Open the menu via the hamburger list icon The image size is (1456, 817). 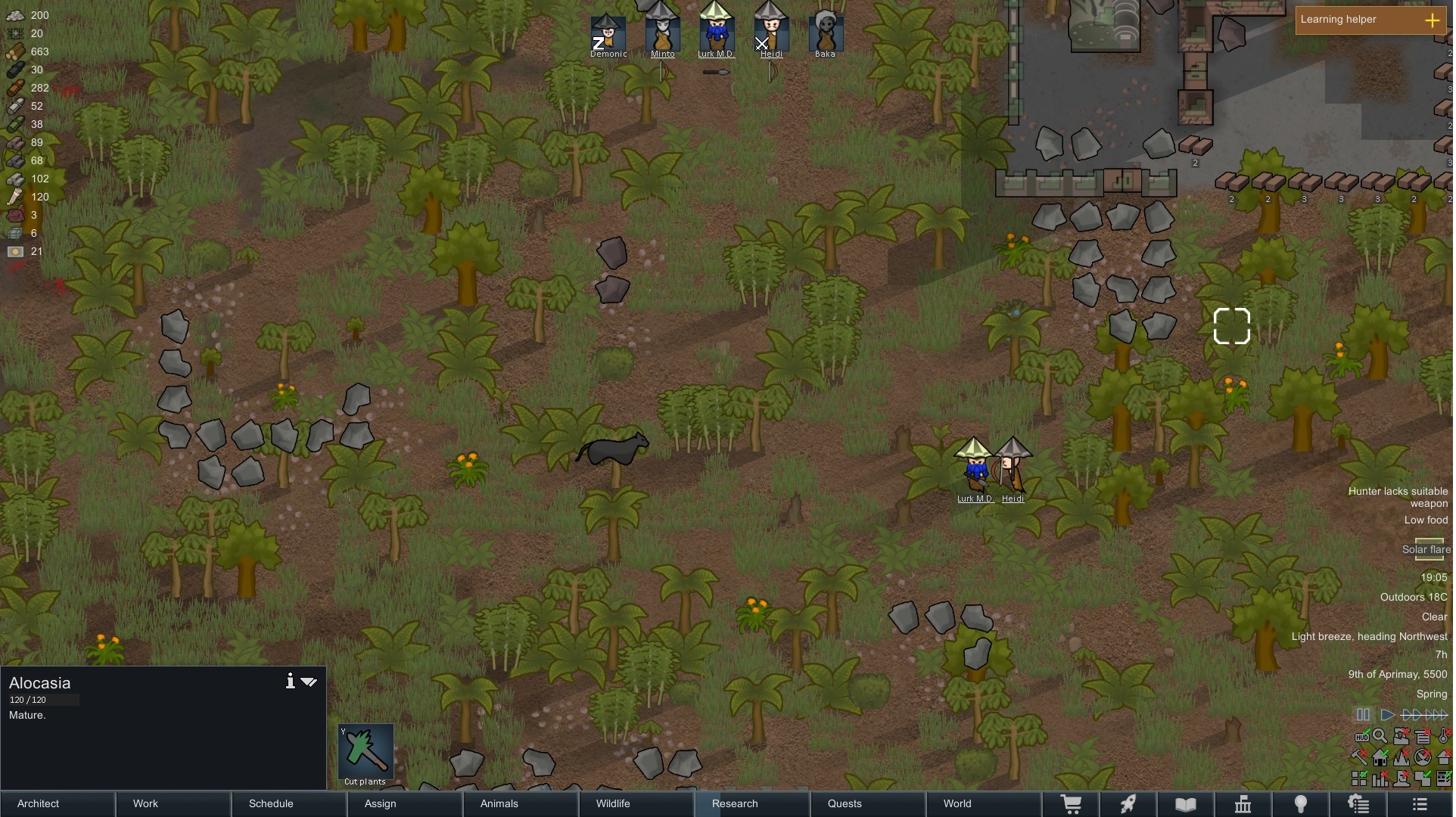(1419, 804)
